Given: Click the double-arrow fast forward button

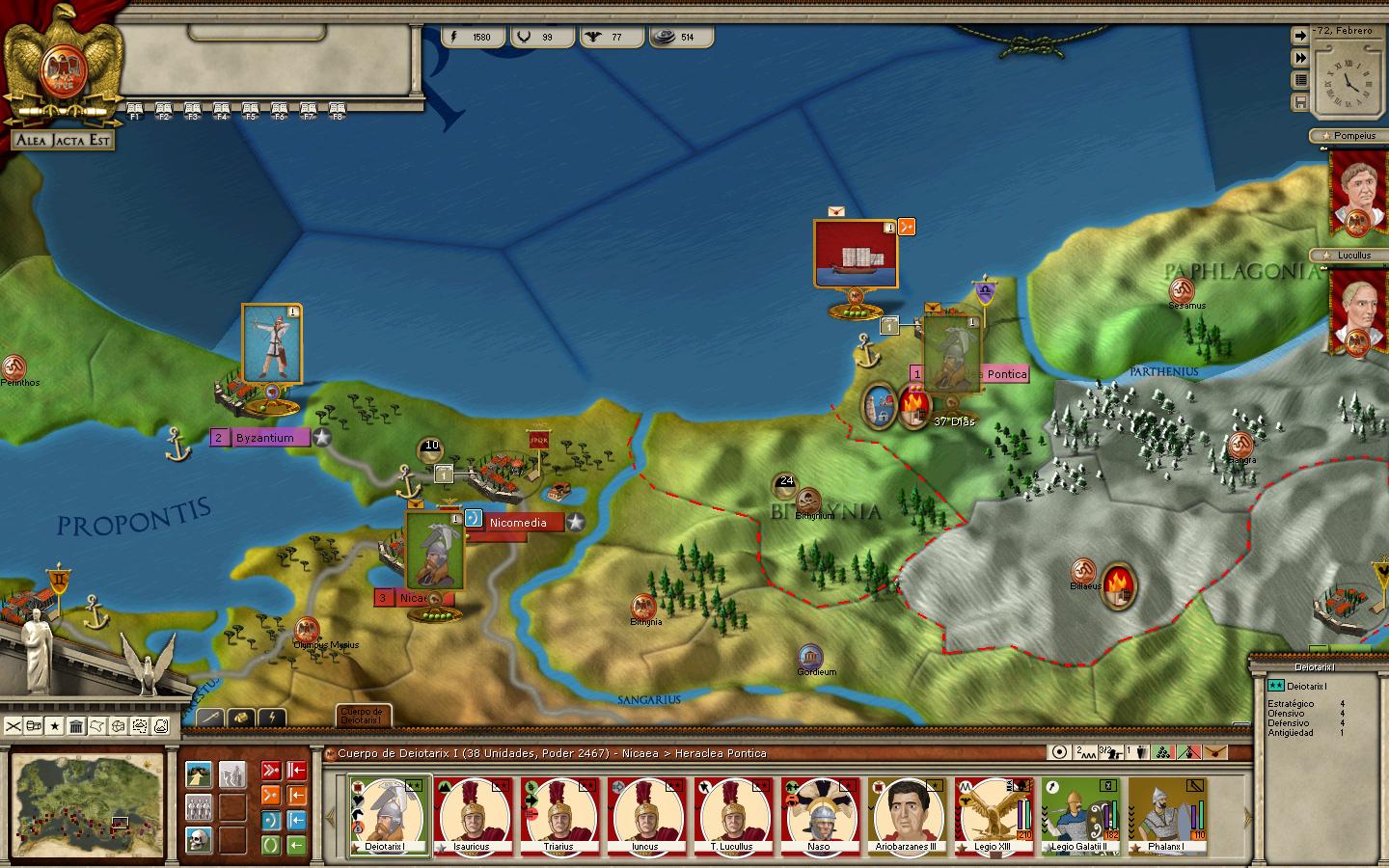Looking at the screenshot, I should pos(1300,58).
